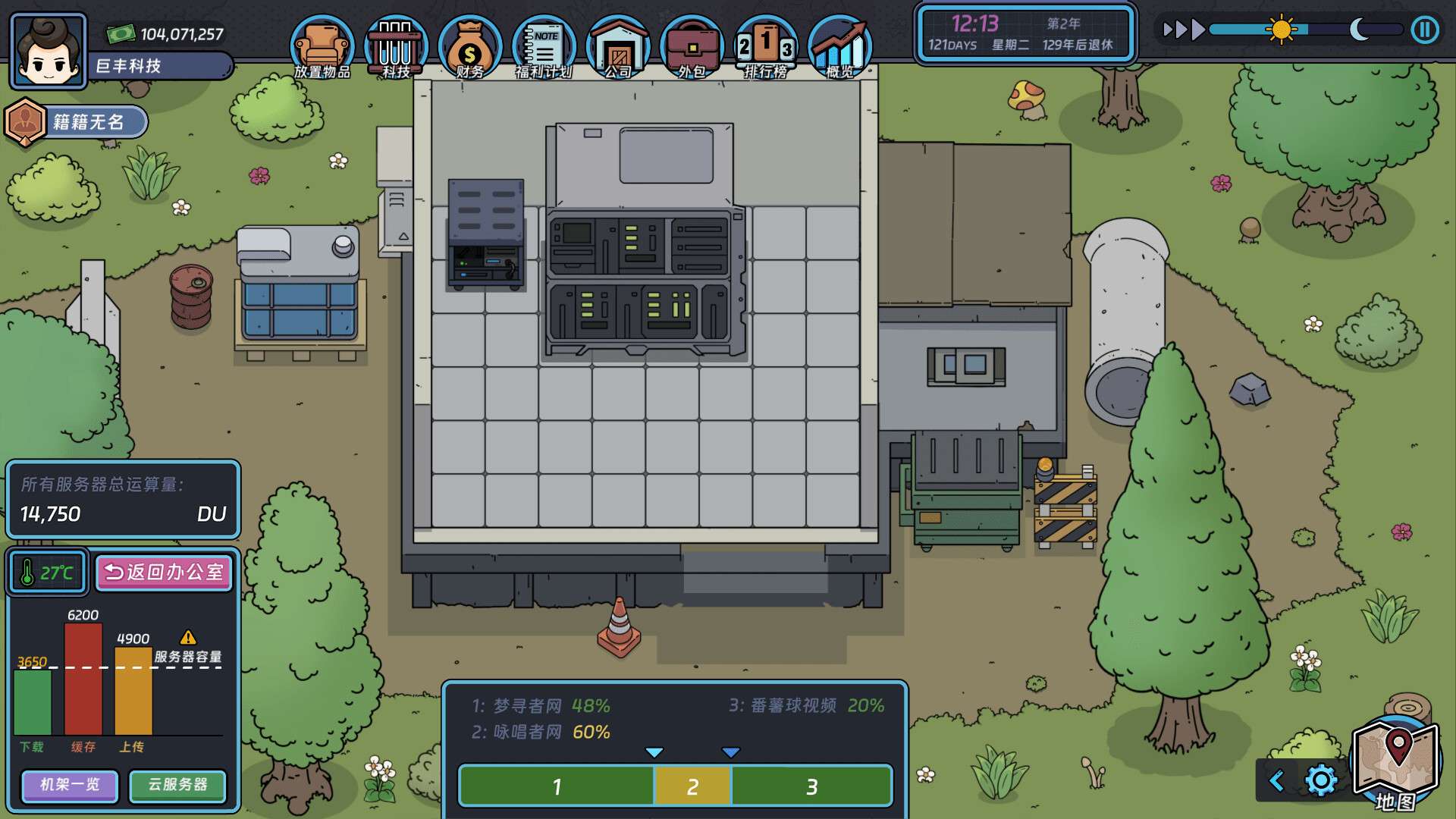Click the blue marker arrow above segment 1

click(653, 753)
